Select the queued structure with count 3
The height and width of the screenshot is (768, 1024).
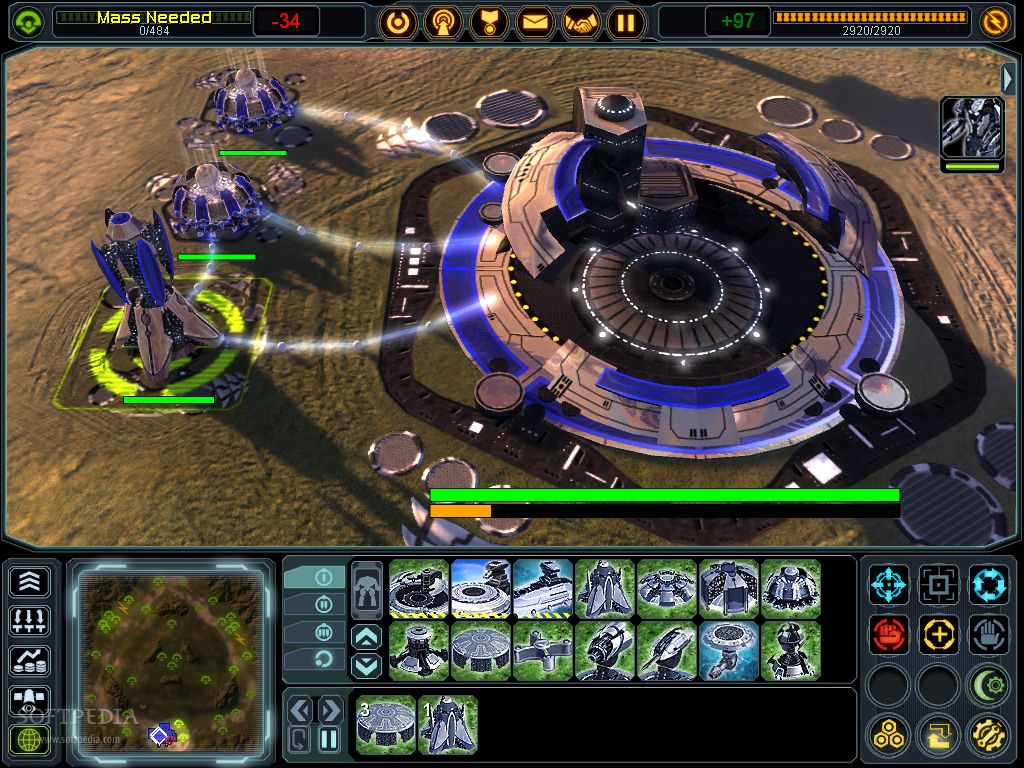386,725
